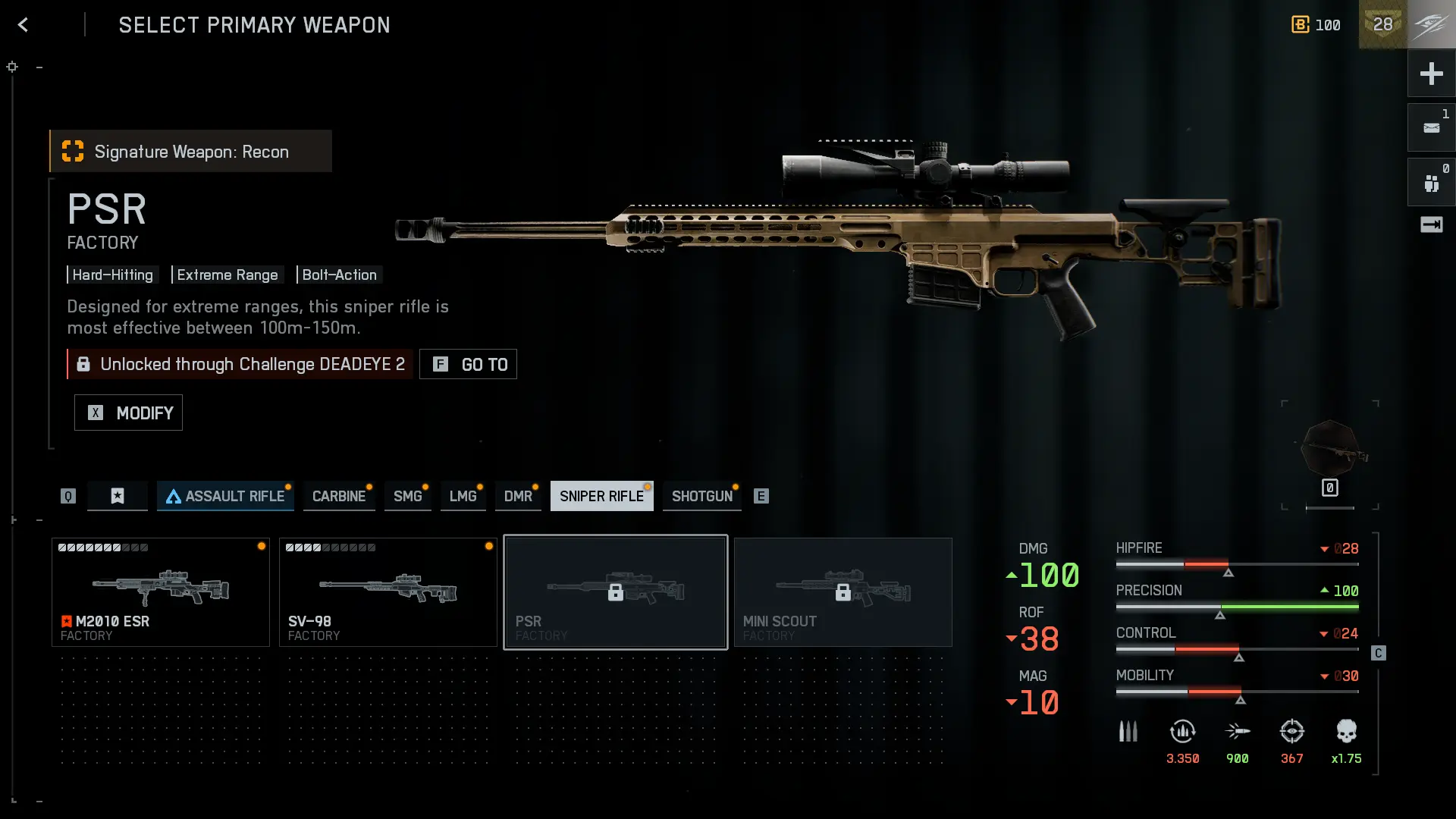The height and width of the screenshot is (819, 1456).
Task: Open the messages envelope icon
Action: point(1431,128)
